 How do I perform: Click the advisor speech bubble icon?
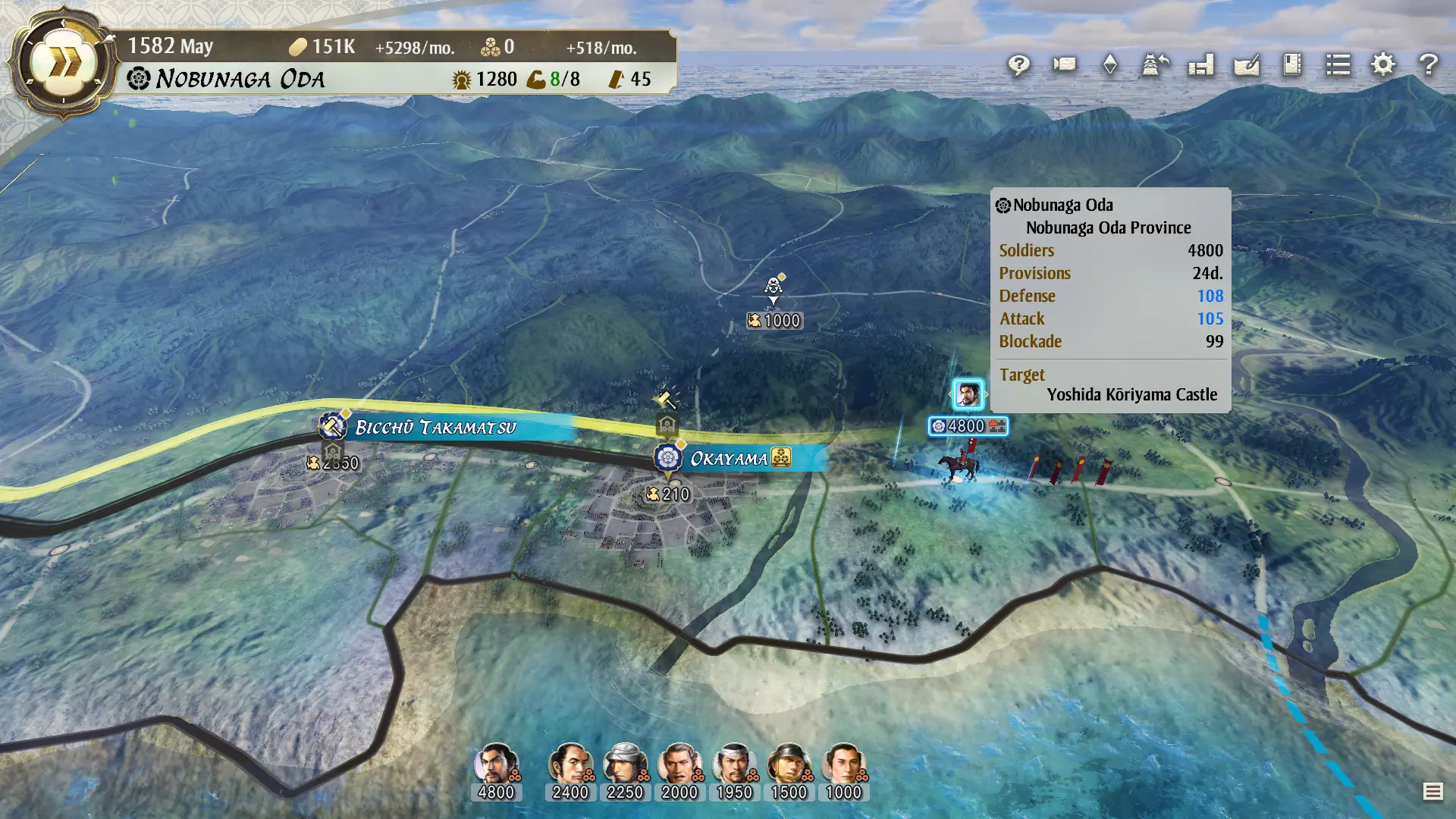[x=1019, y=66]
